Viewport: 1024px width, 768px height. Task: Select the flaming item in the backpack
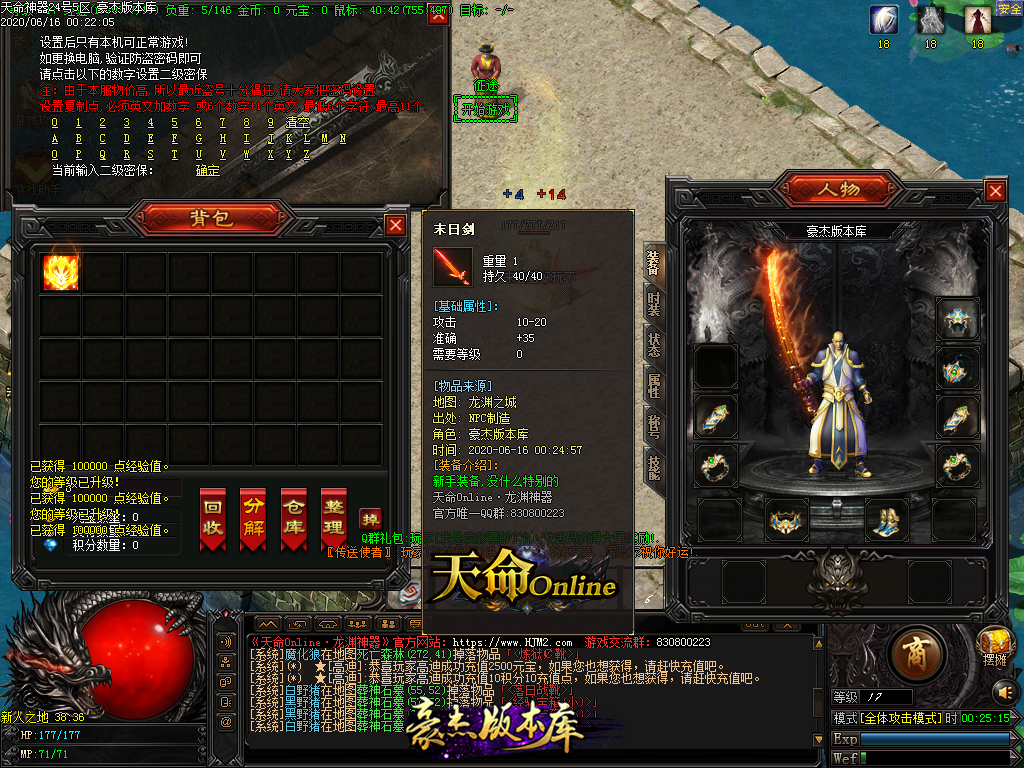(x=61, y=272)
